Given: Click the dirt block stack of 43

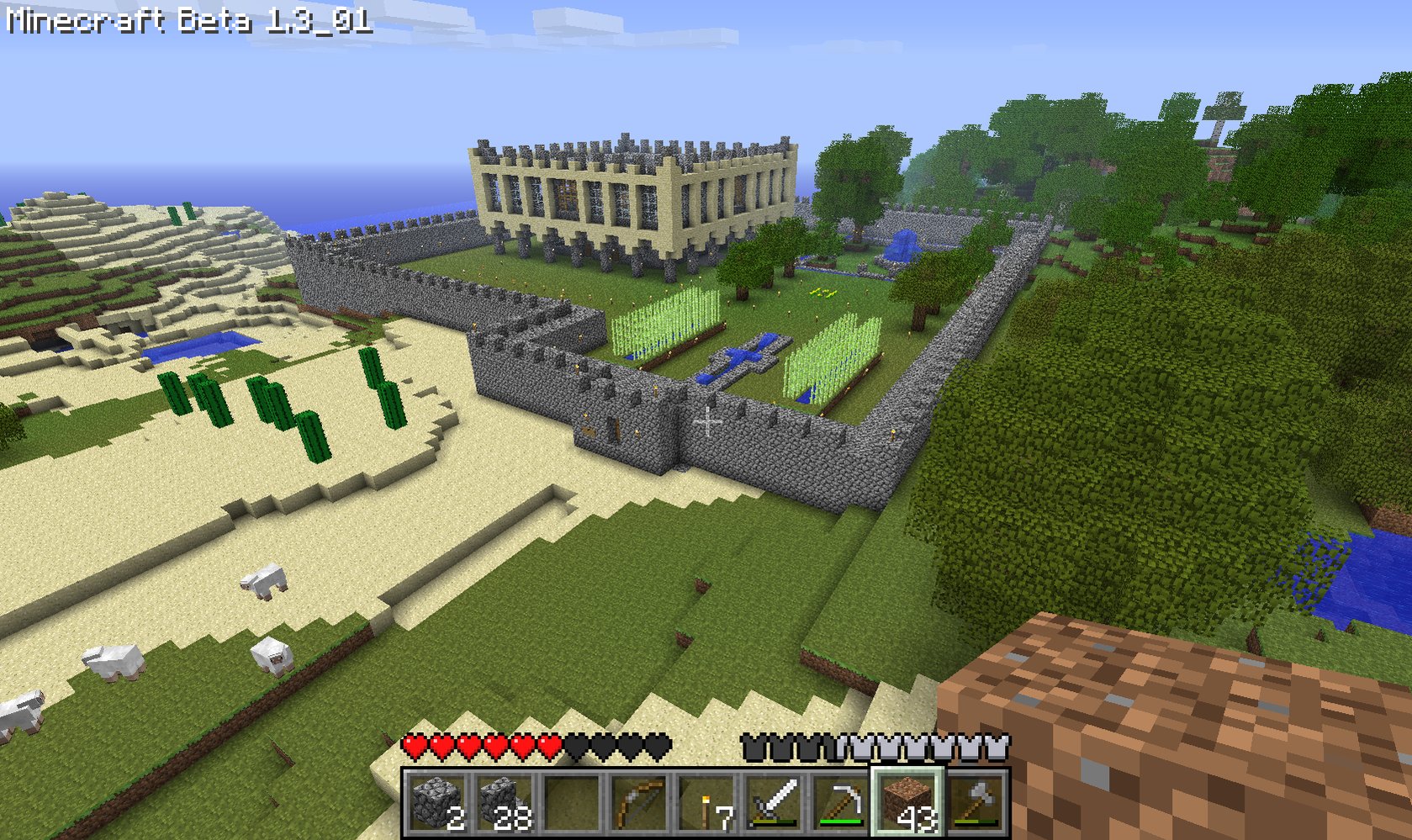Looking at the screenshot, I should coord(908,802).
